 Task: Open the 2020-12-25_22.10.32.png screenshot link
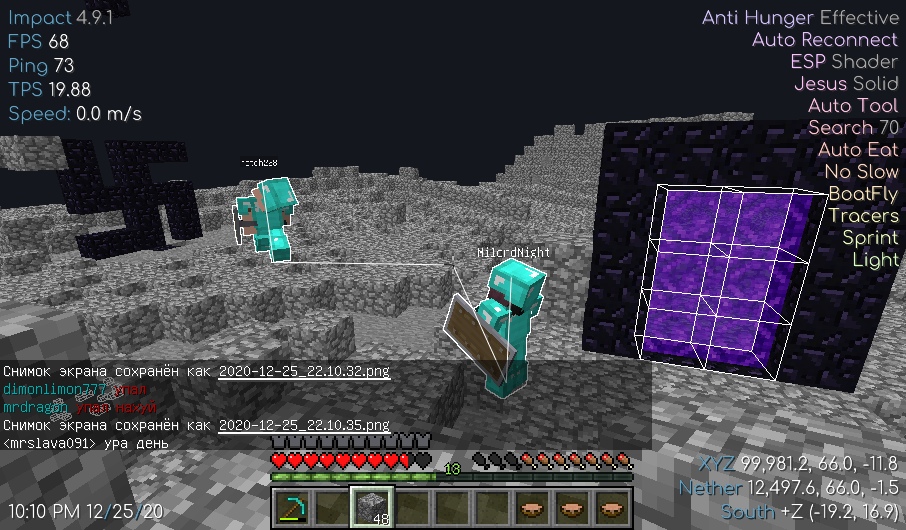[303, 371]
